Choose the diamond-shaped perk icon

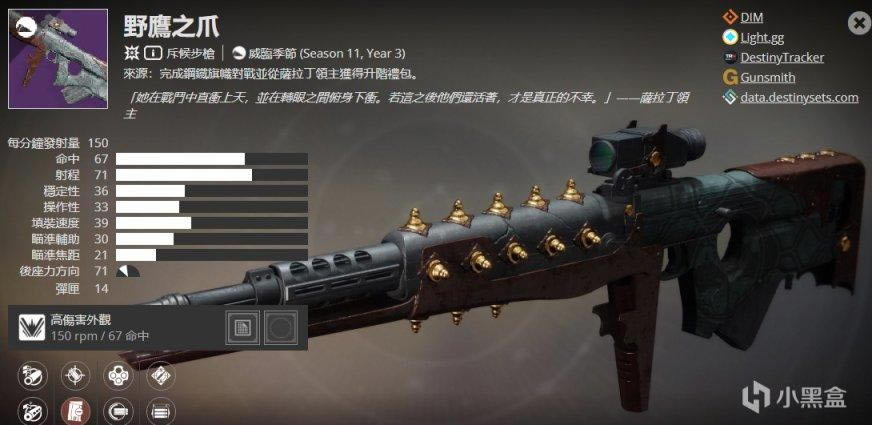(x=160, y=376)
